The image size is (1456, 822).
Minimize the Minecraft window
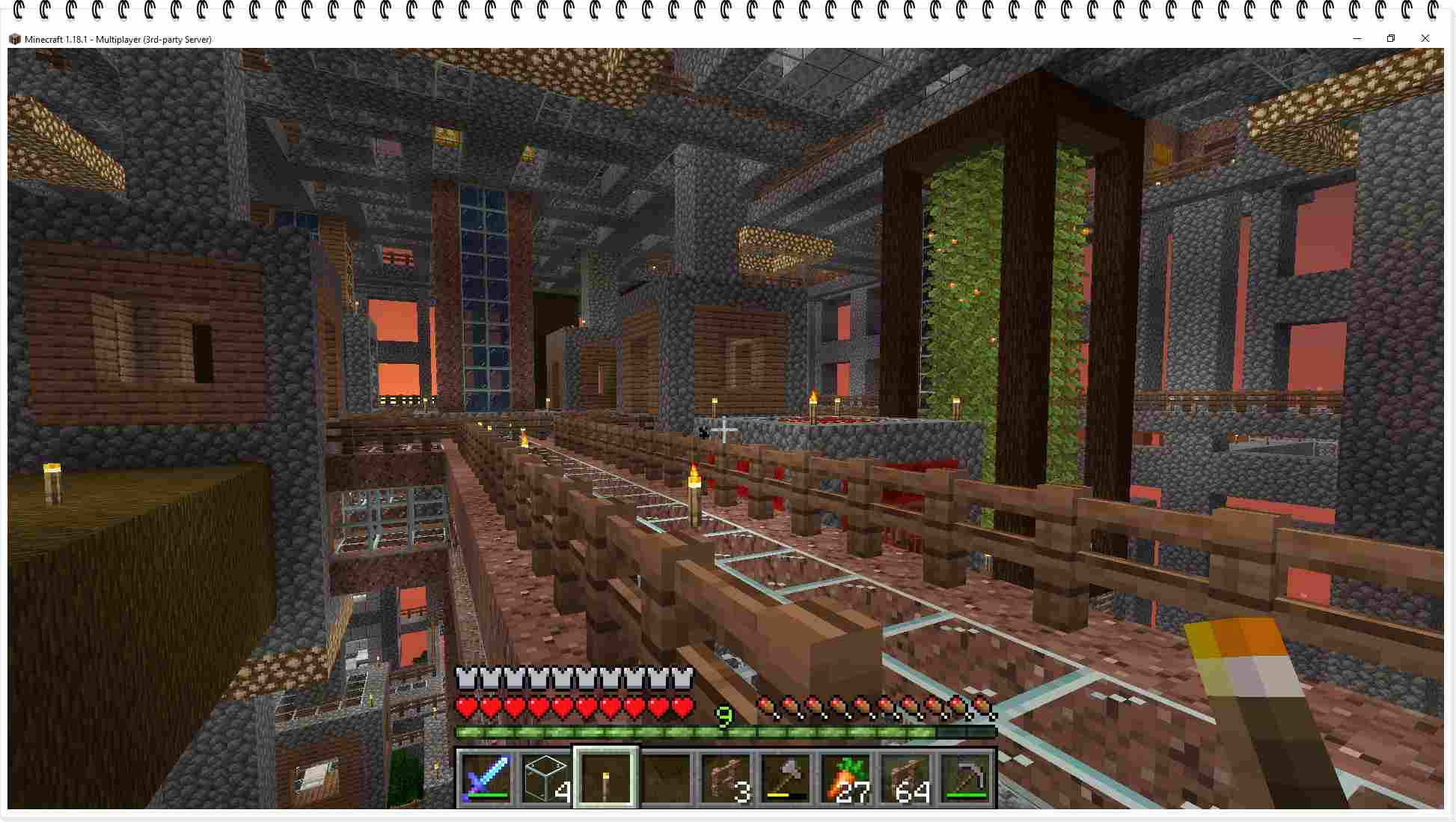click(x=1357, y=39)
